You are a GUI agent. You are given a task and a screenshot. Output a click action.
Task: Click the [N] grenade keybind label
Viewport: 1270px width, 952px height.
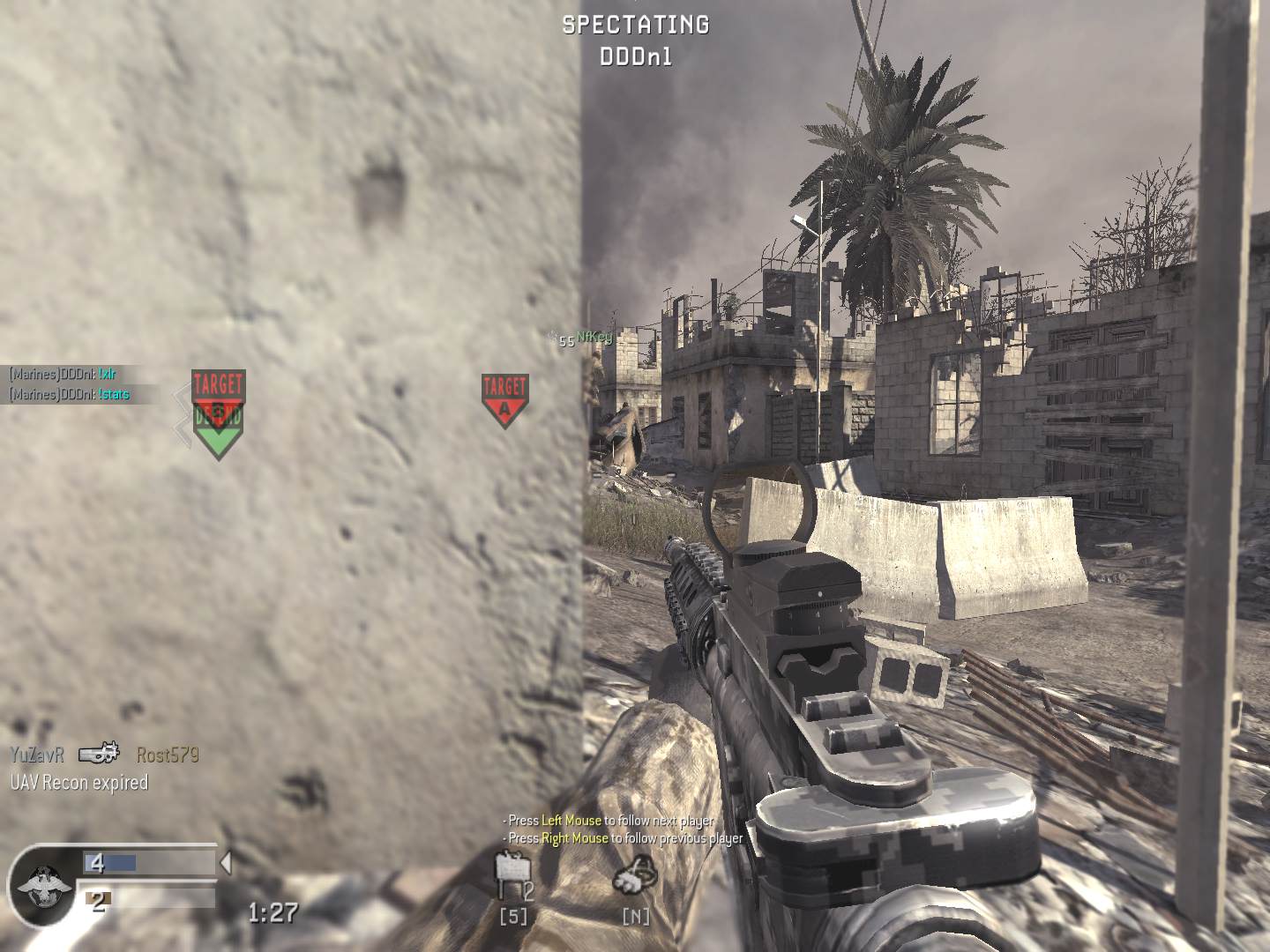[x=635, y=917]
